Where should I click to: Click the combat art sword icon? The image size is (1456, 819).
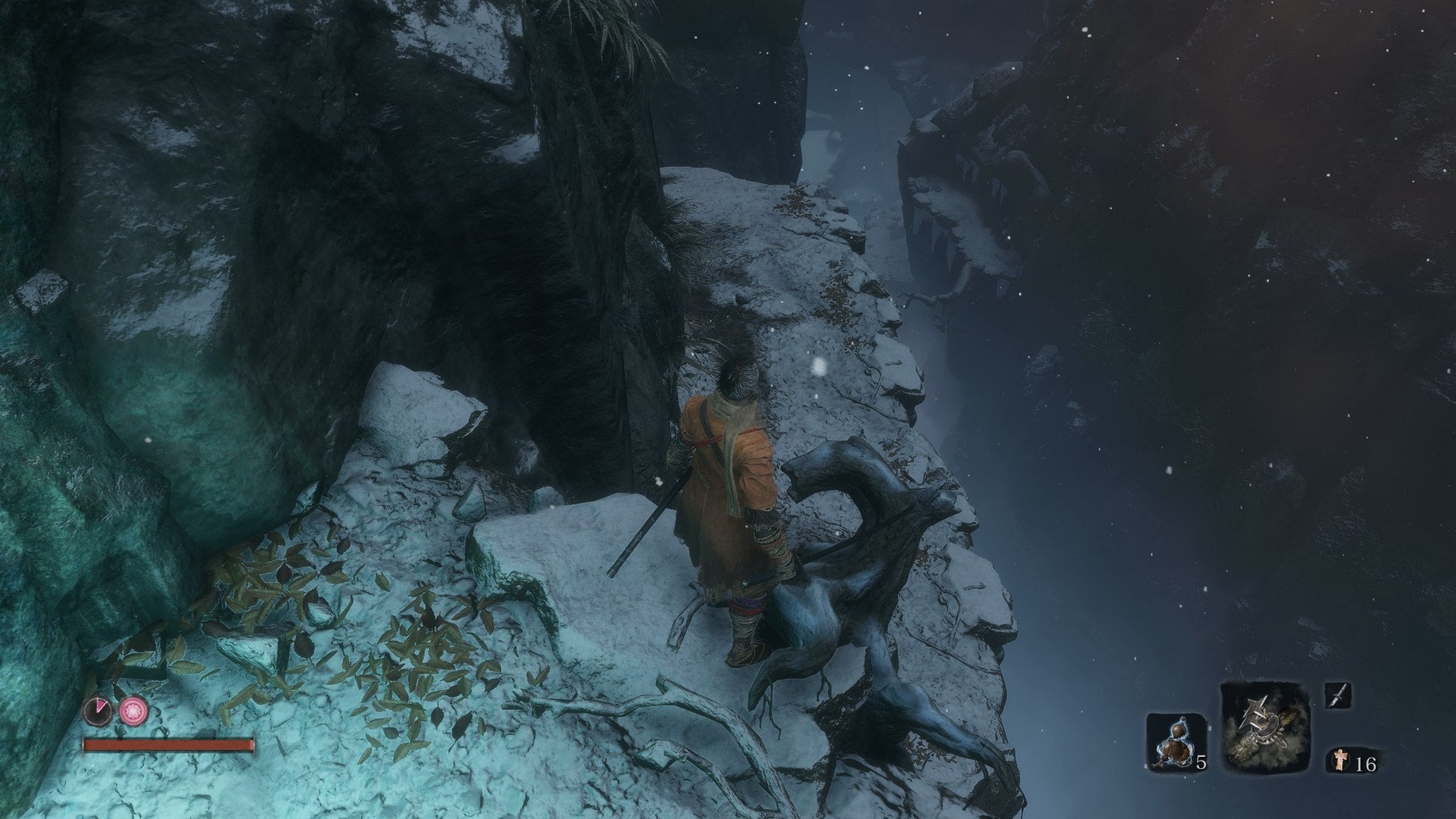(1338, 695)
